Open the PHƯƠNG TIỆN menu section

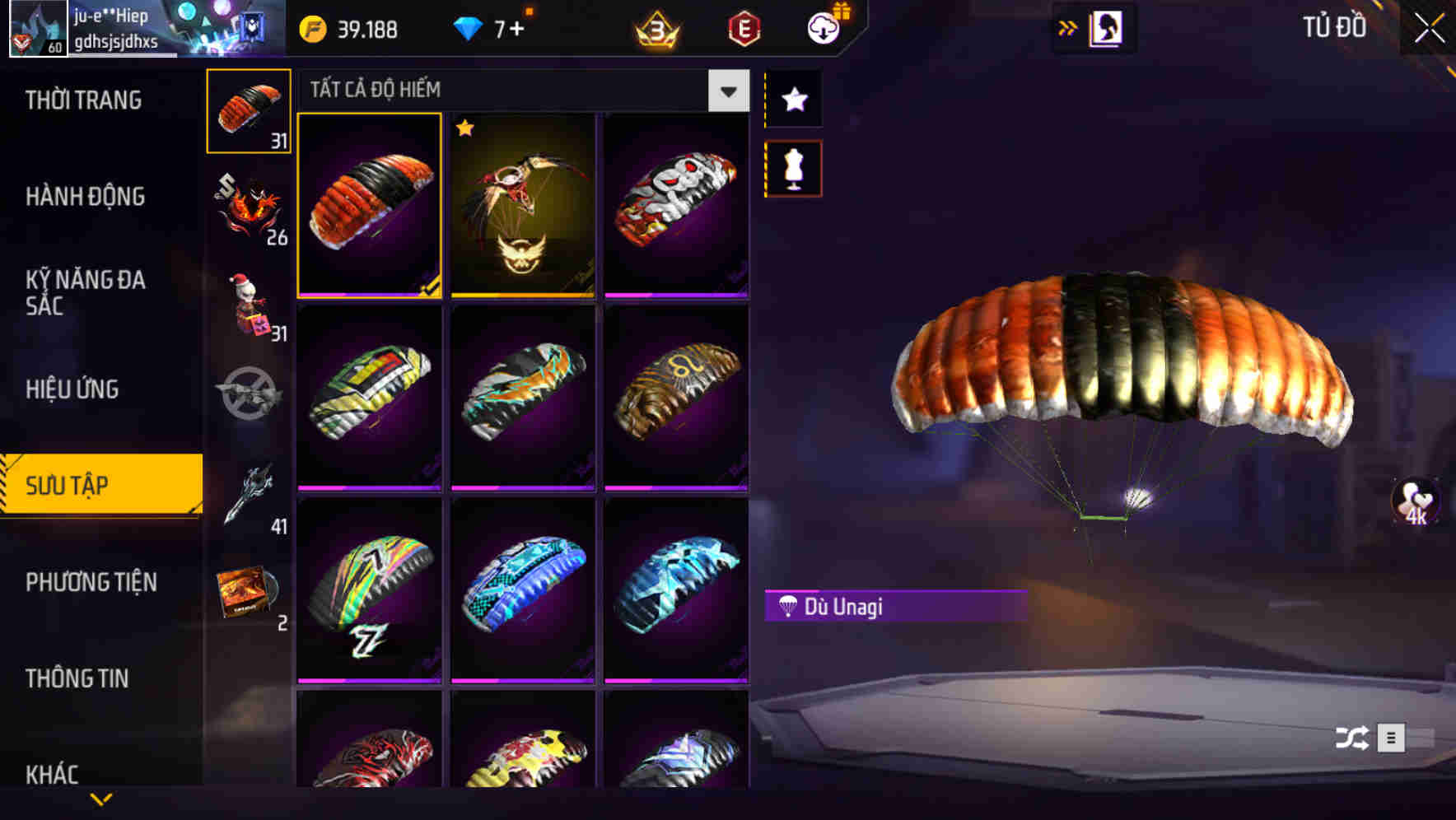point(91,582)
